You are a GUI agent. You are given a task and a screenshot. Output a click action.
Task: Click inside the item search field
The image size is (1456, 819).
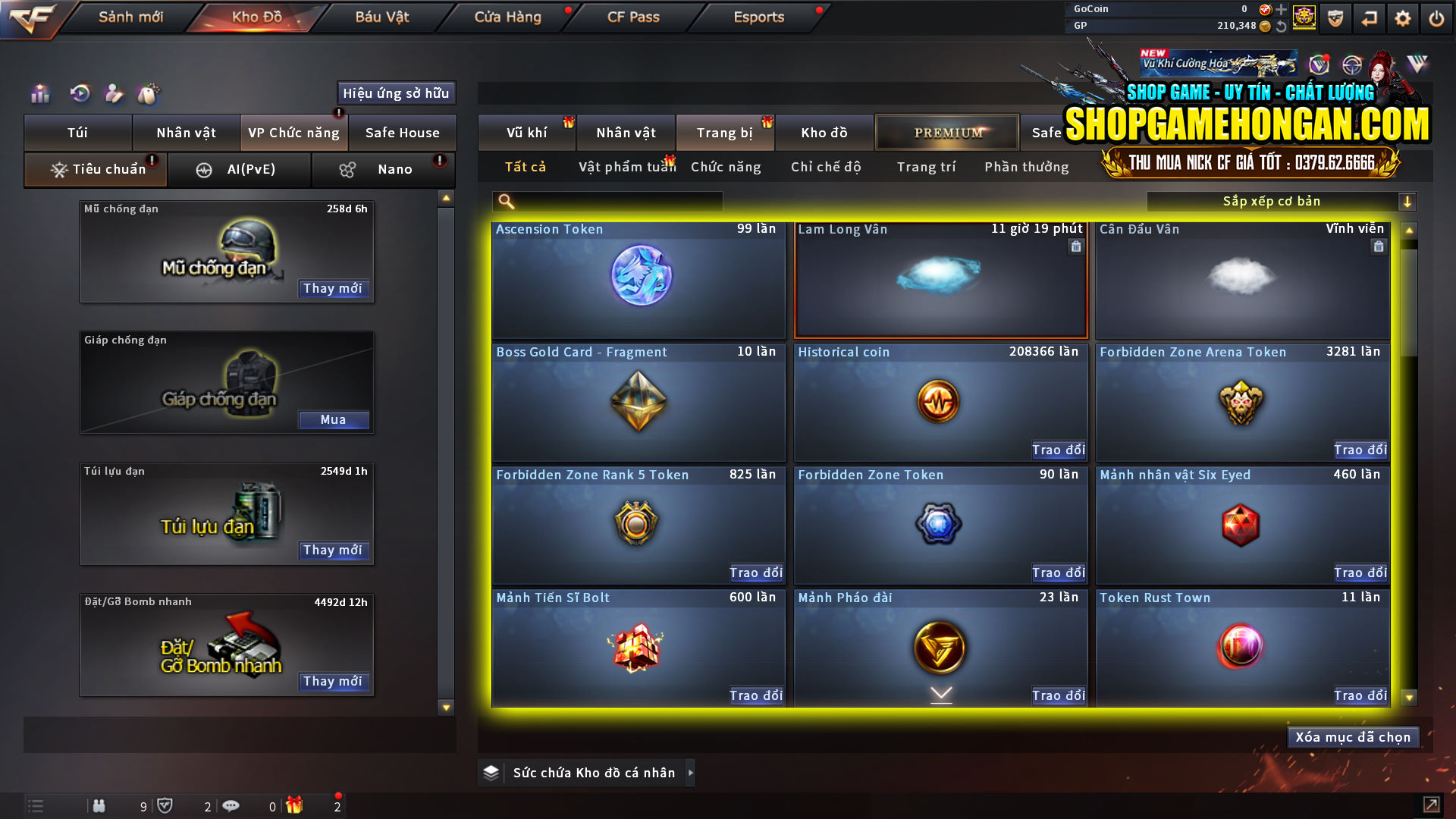click(x=607, y=201)
